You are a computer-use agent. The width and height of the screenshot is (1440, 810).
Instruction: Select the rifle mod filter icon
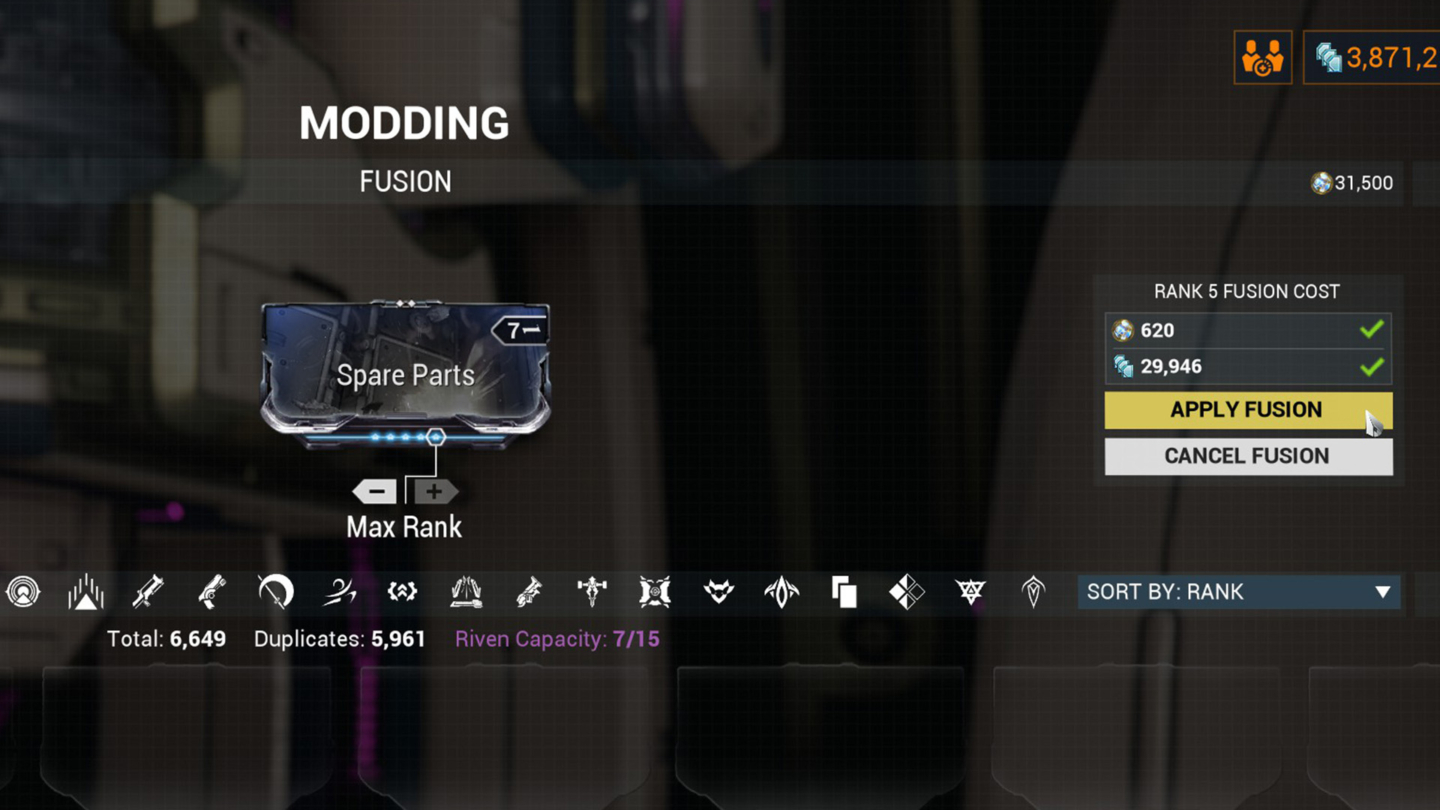click(148, 591)
